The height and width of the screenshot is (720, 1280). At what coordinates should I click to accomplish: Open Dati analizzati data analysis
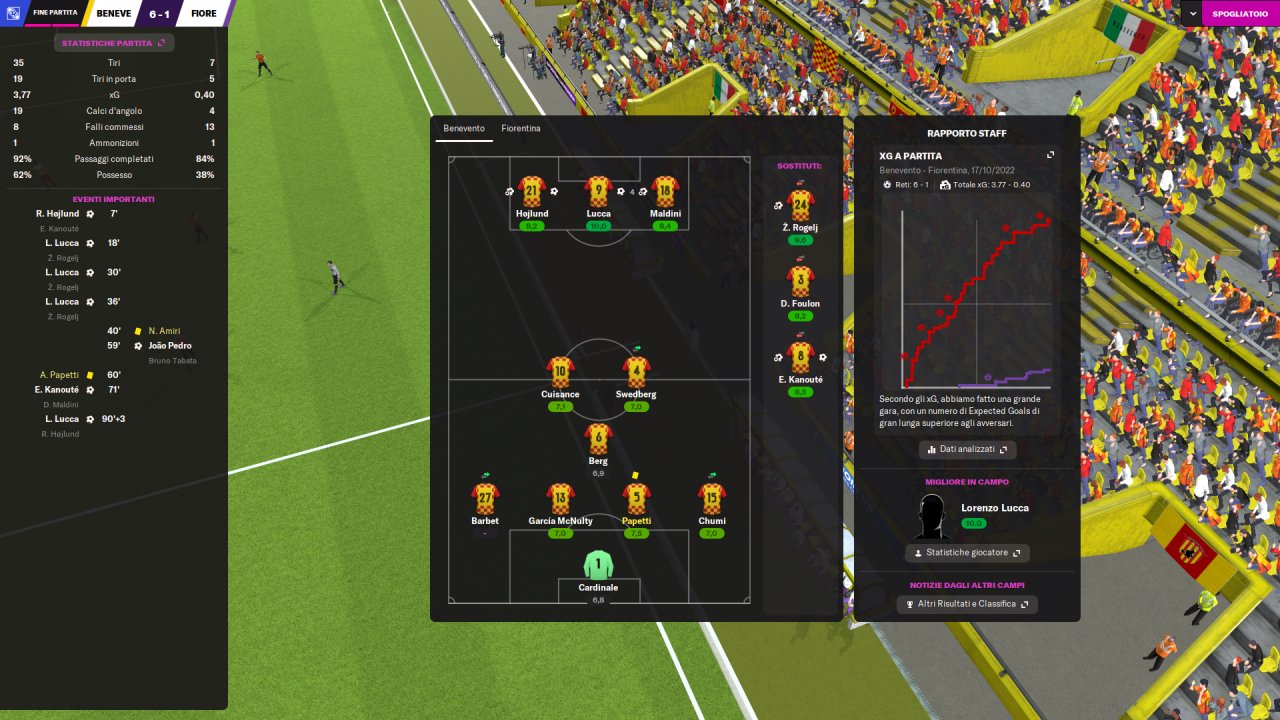point(967,450)
